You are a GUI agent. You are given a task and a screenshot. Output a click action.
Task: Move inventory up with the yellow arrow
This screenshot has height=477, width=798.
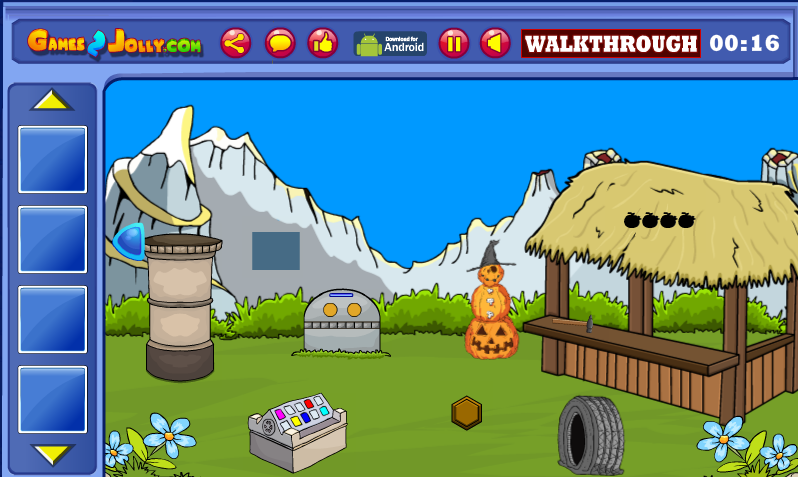click(x=52, y=101)
